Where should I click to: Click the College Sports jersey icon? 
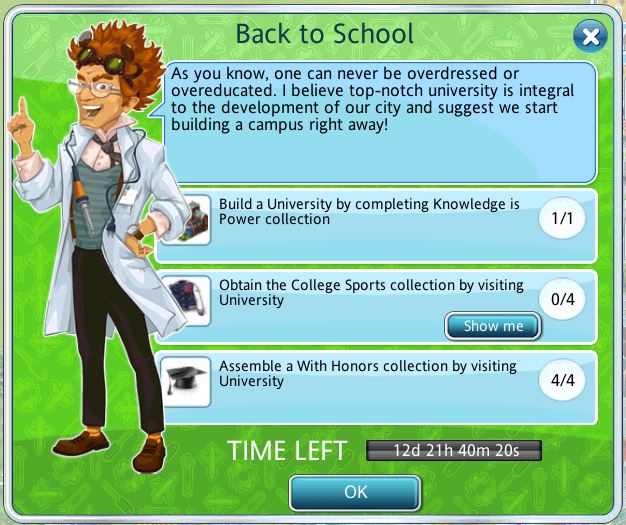point(187,300)
